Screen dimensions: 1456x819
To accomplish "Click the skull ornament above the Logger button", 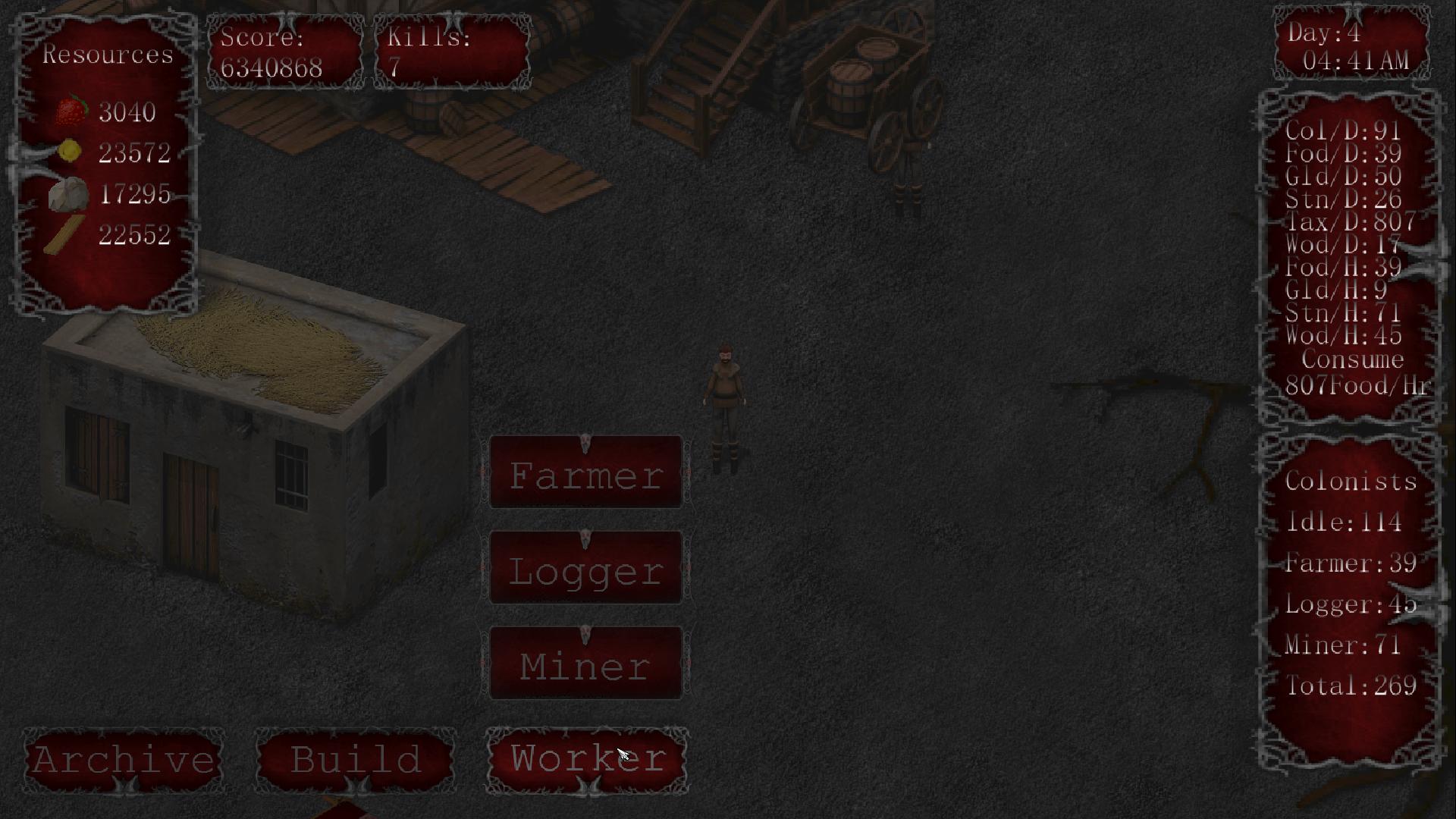I will pos(585,536).
